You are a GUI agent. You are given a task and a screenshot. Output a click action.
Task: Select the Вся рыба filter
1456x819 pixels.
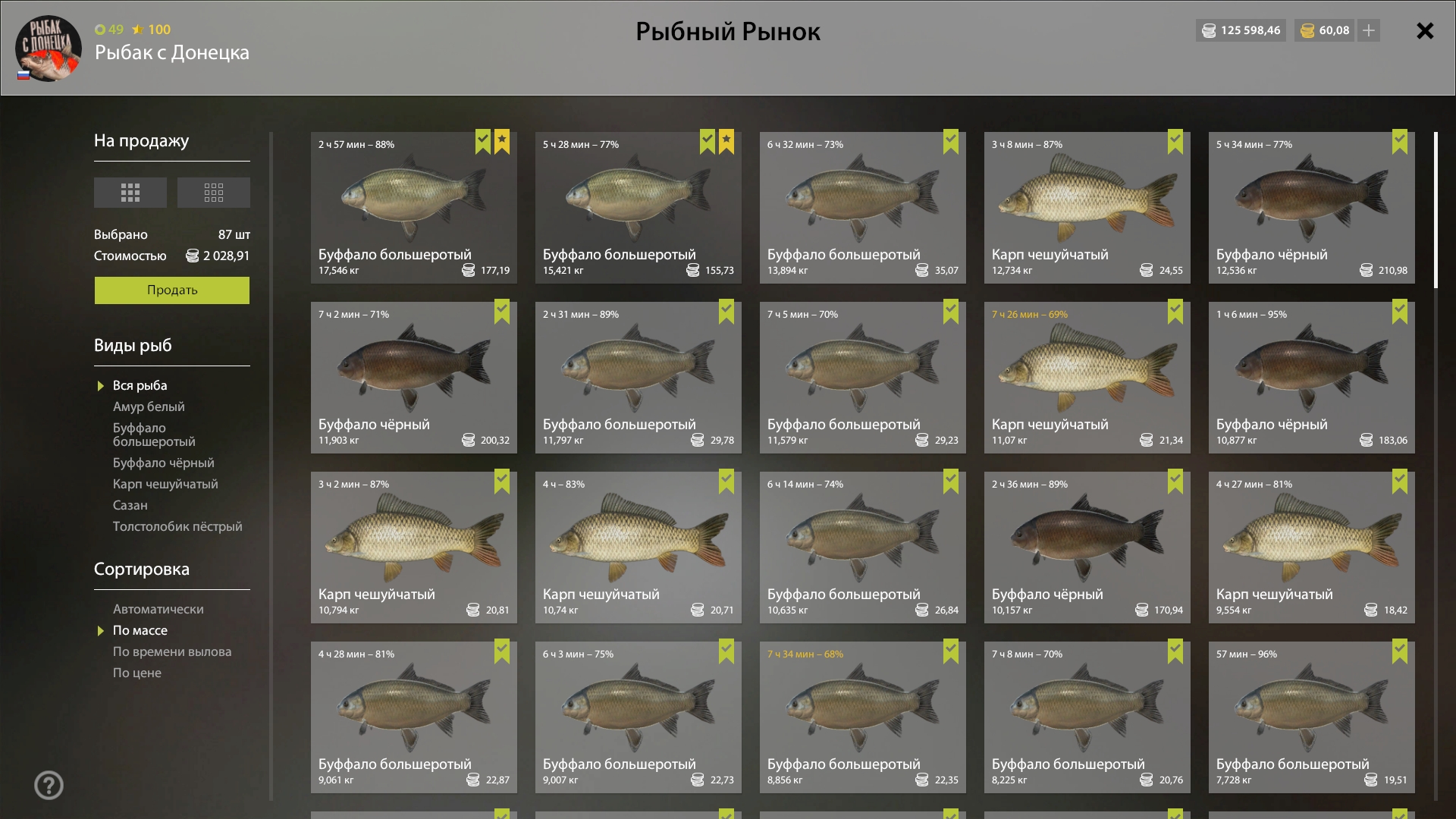click(140, 386)
